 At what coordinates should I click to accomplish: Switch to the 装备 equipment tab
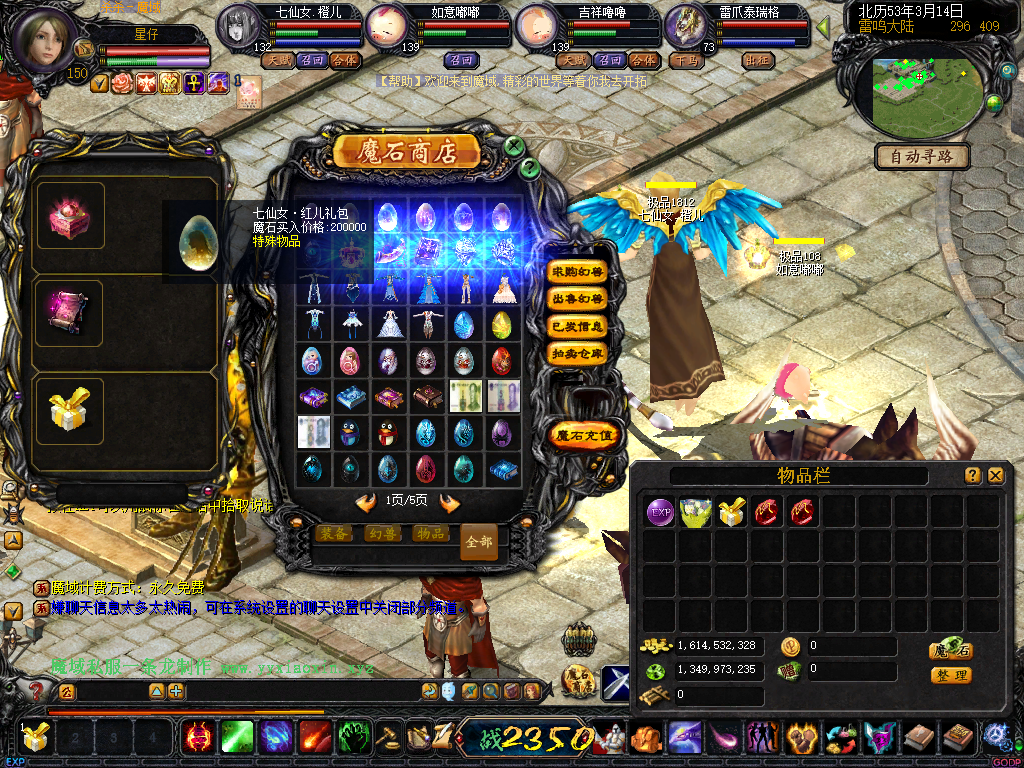(x=335, y=534)
